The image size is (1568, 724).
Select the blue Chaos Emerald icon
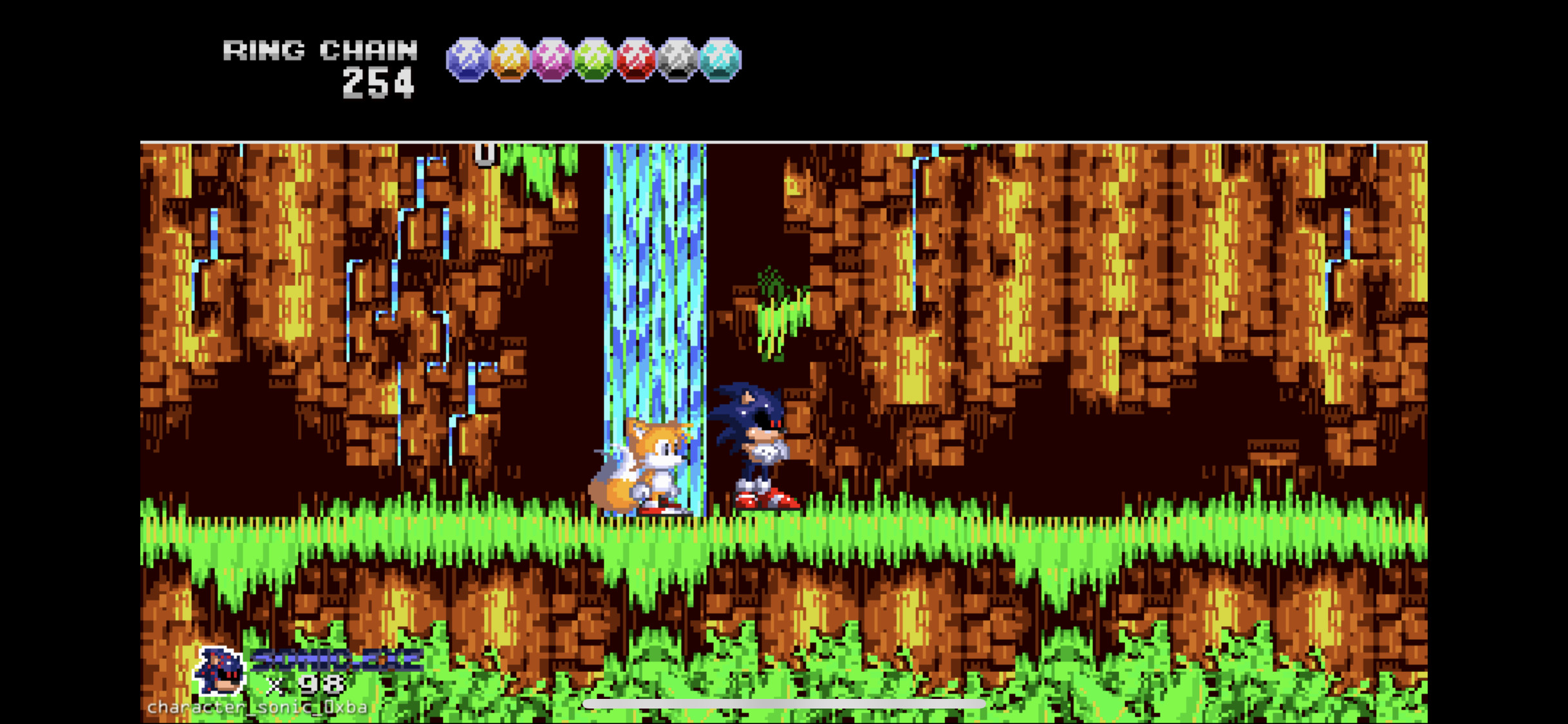click(467, 61)
